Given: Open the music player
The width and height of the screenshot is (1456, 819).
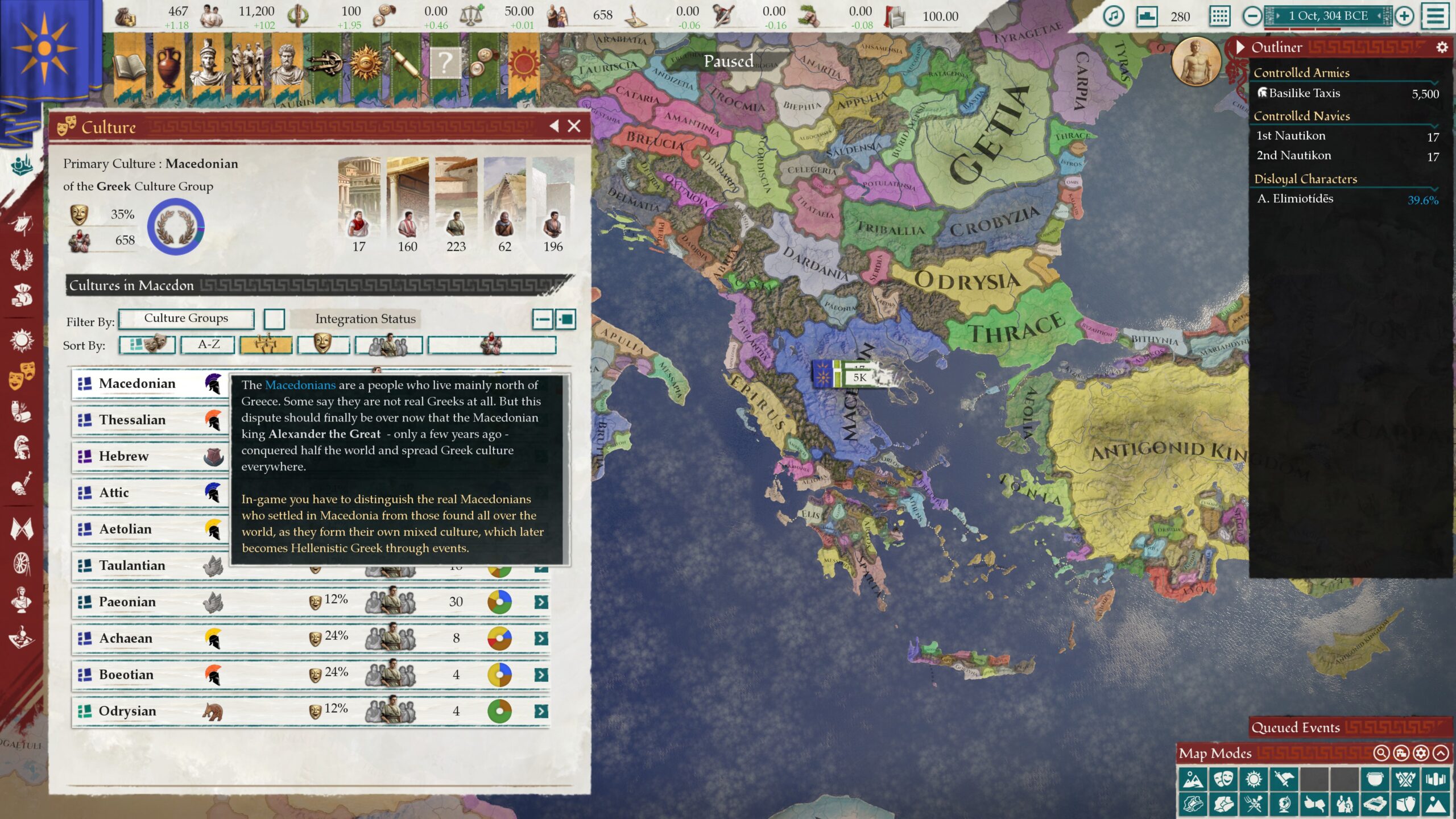Looking at the screenshot, I should [1113, 16].
